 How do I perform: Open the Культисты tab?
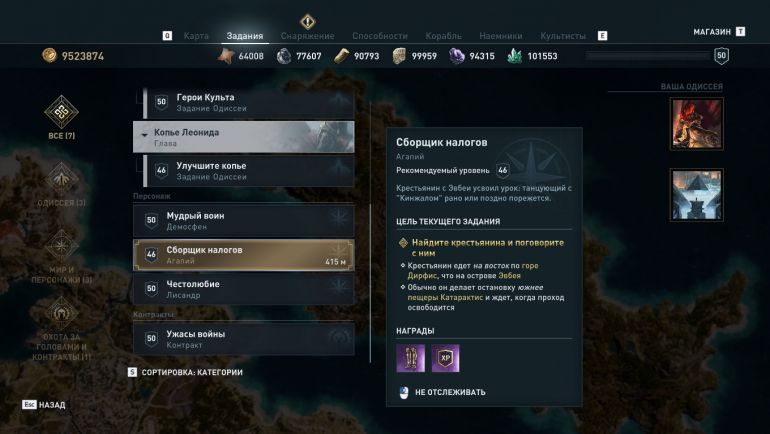(563, 36)
